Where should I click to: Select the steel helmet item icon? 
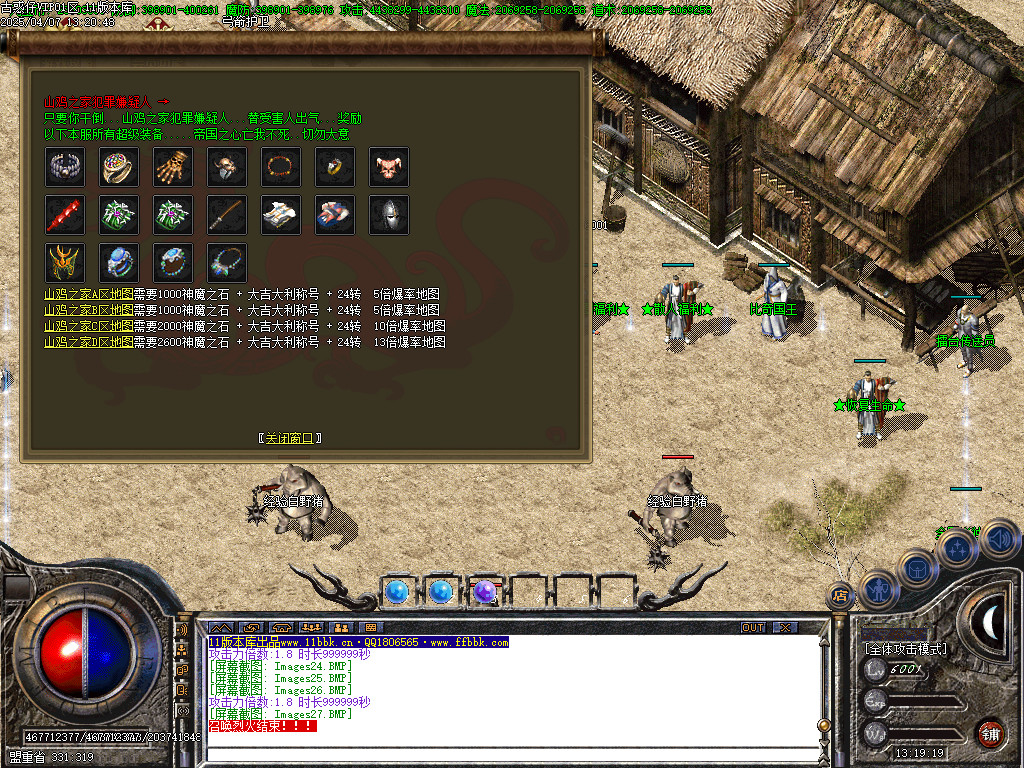[x=389, y=215]
